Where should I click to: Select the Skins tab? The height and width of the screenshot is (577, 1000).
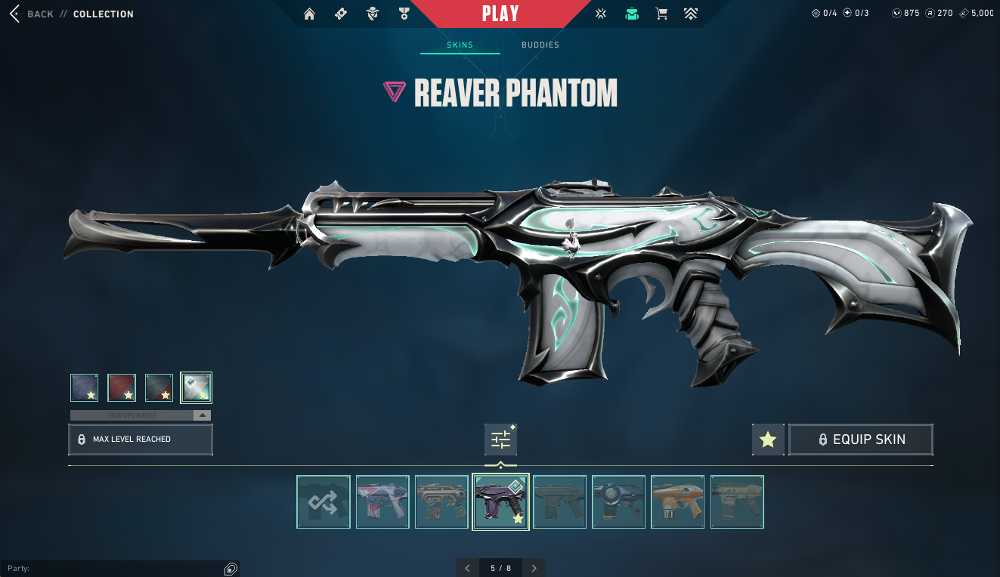tap(460, 45)
